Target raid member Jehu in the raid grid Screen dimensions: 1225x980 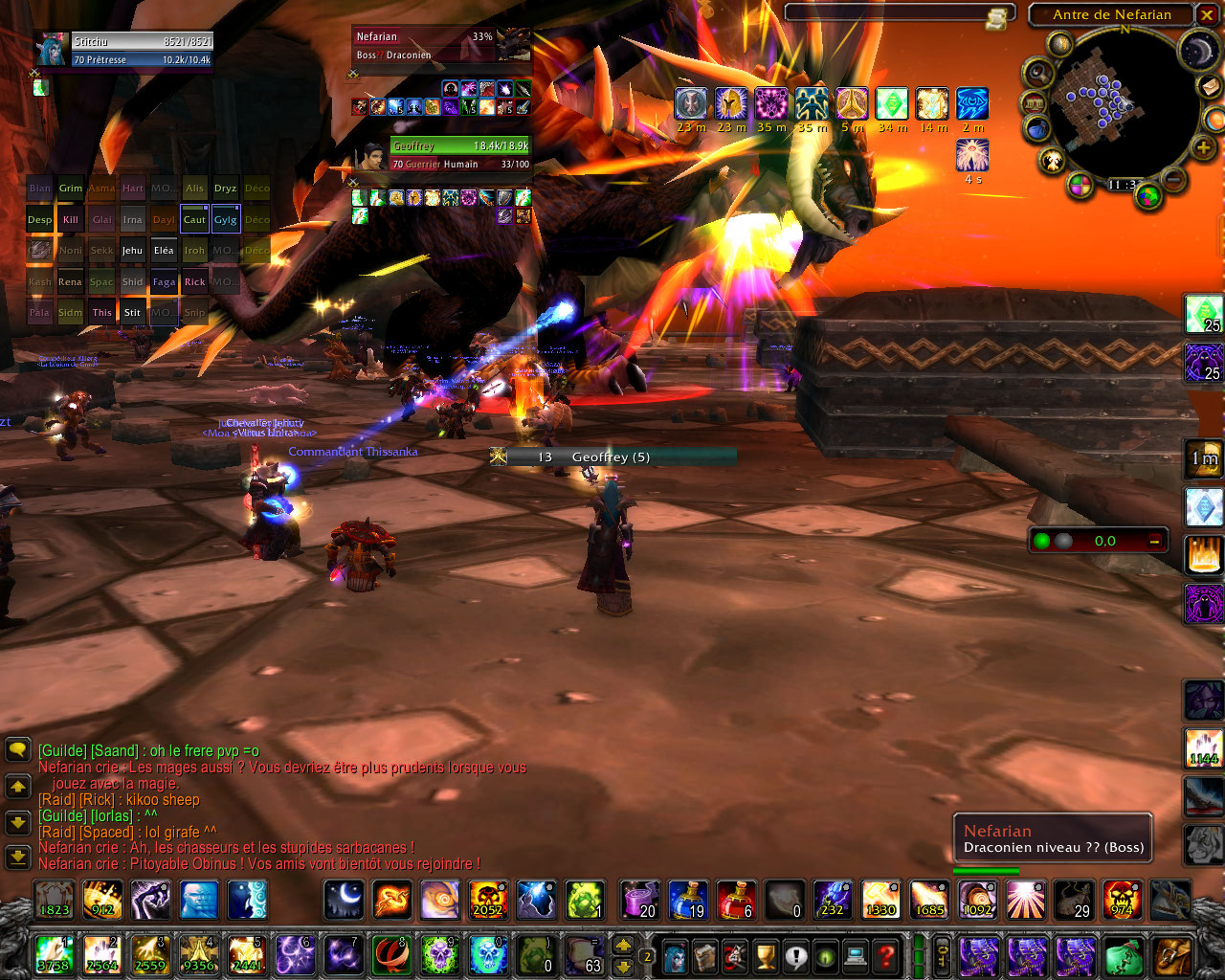pyautogui.click(x=132, y=251)
